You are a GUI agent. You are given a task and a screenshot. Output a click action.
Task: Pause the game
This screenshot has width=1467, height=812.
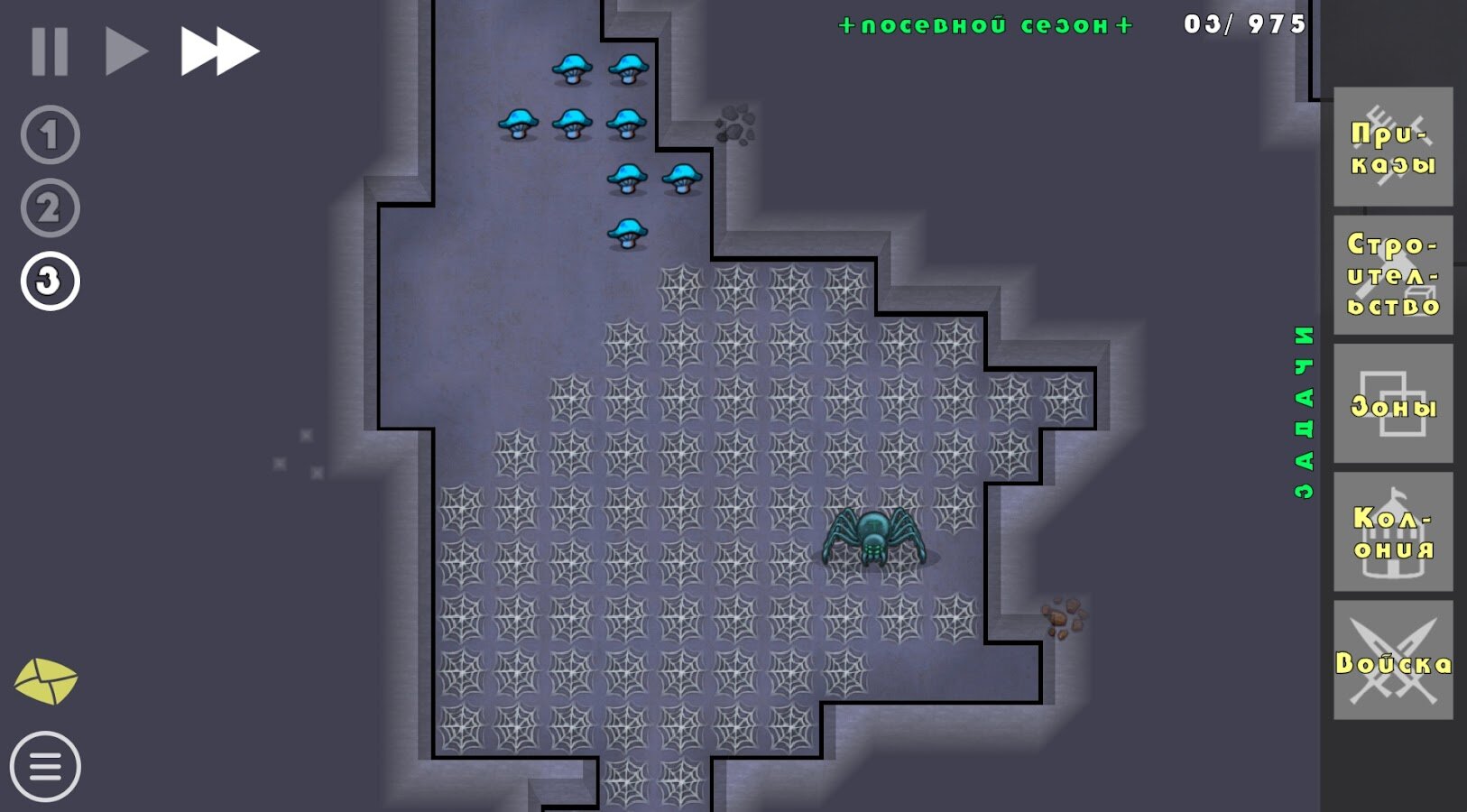tap(51, 50)
